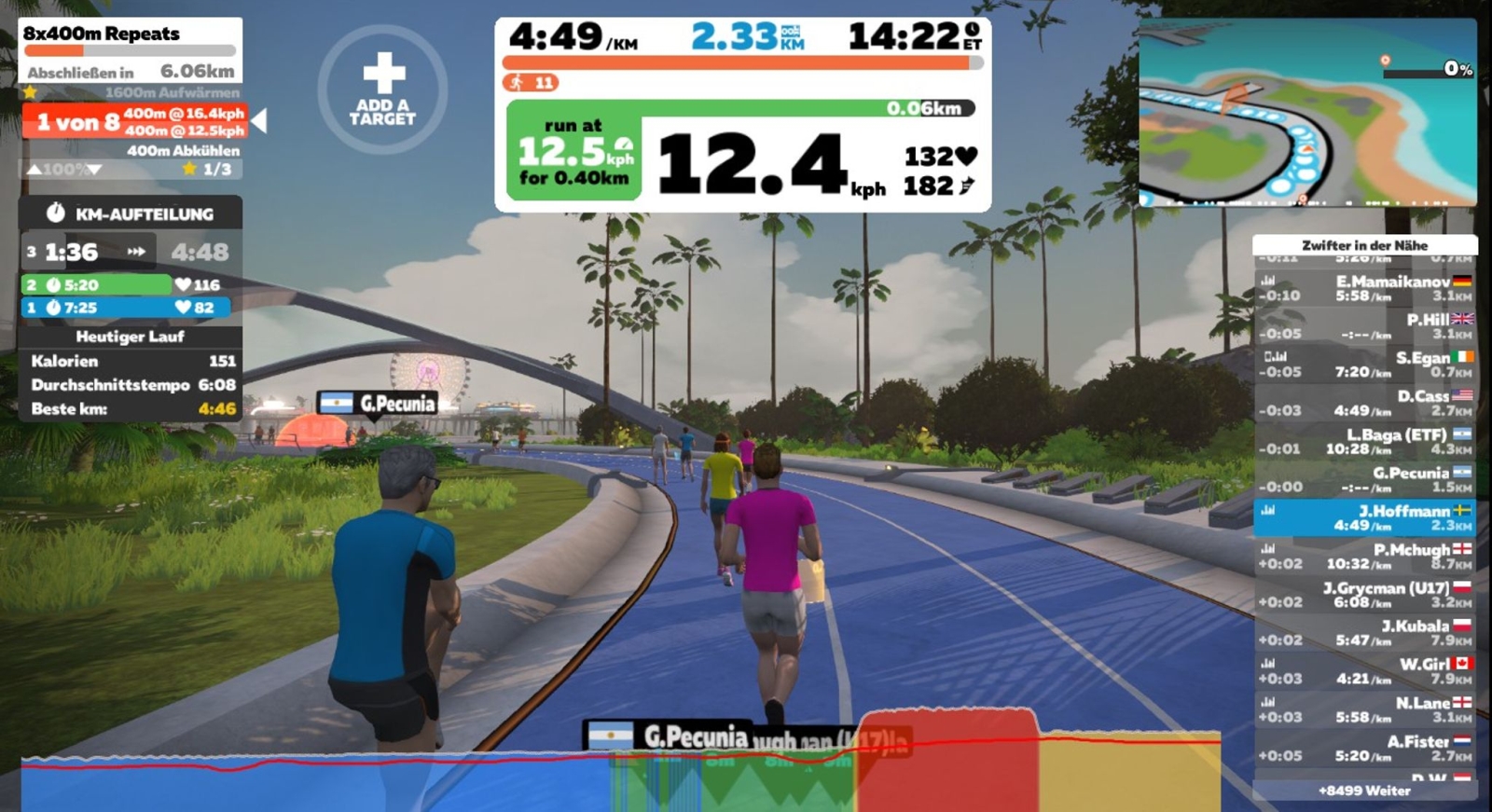Click the highlighted J.Hoffmann row
1492x812 pixels.
click(1364, 517)
